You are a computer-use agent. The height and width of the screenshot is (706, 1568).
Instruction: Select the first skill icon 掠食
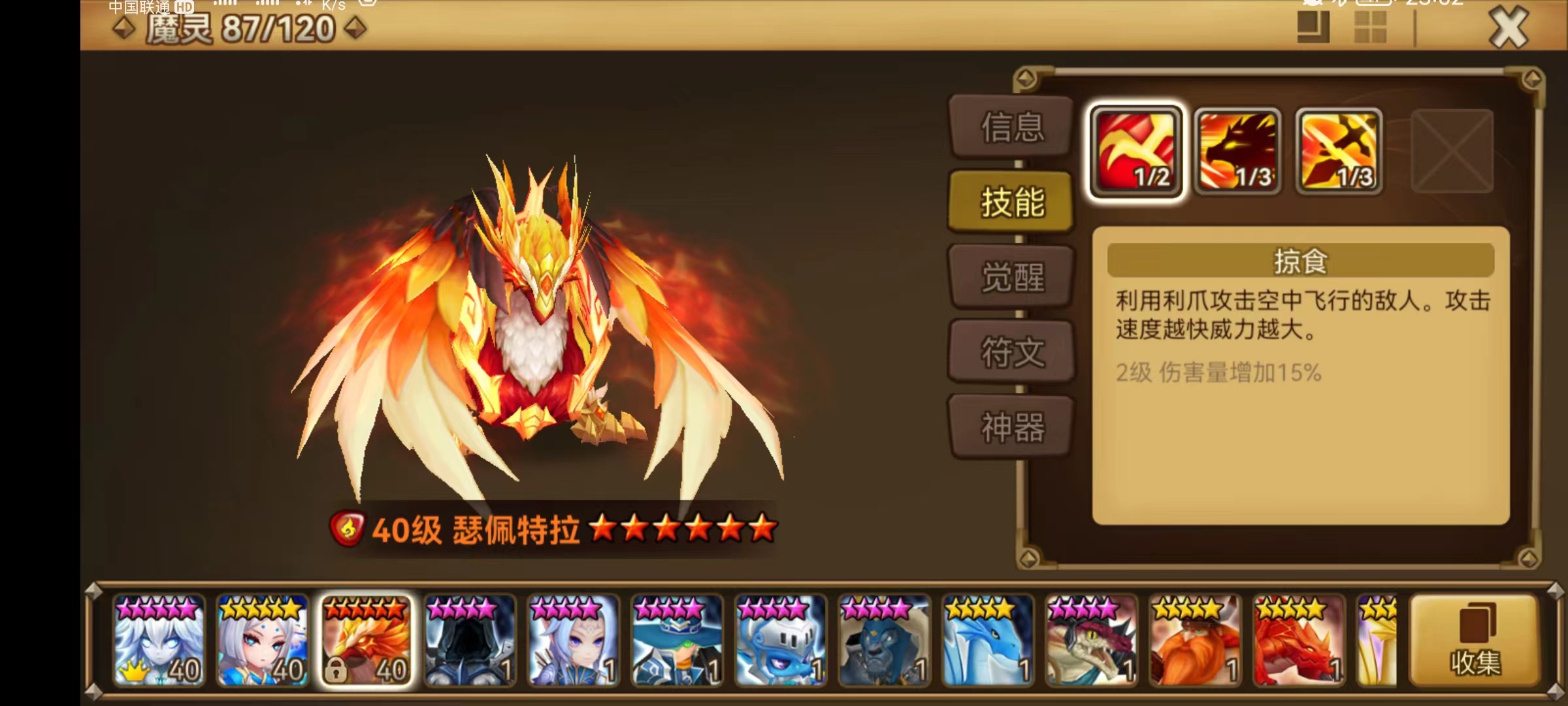tap(1137, 152)
